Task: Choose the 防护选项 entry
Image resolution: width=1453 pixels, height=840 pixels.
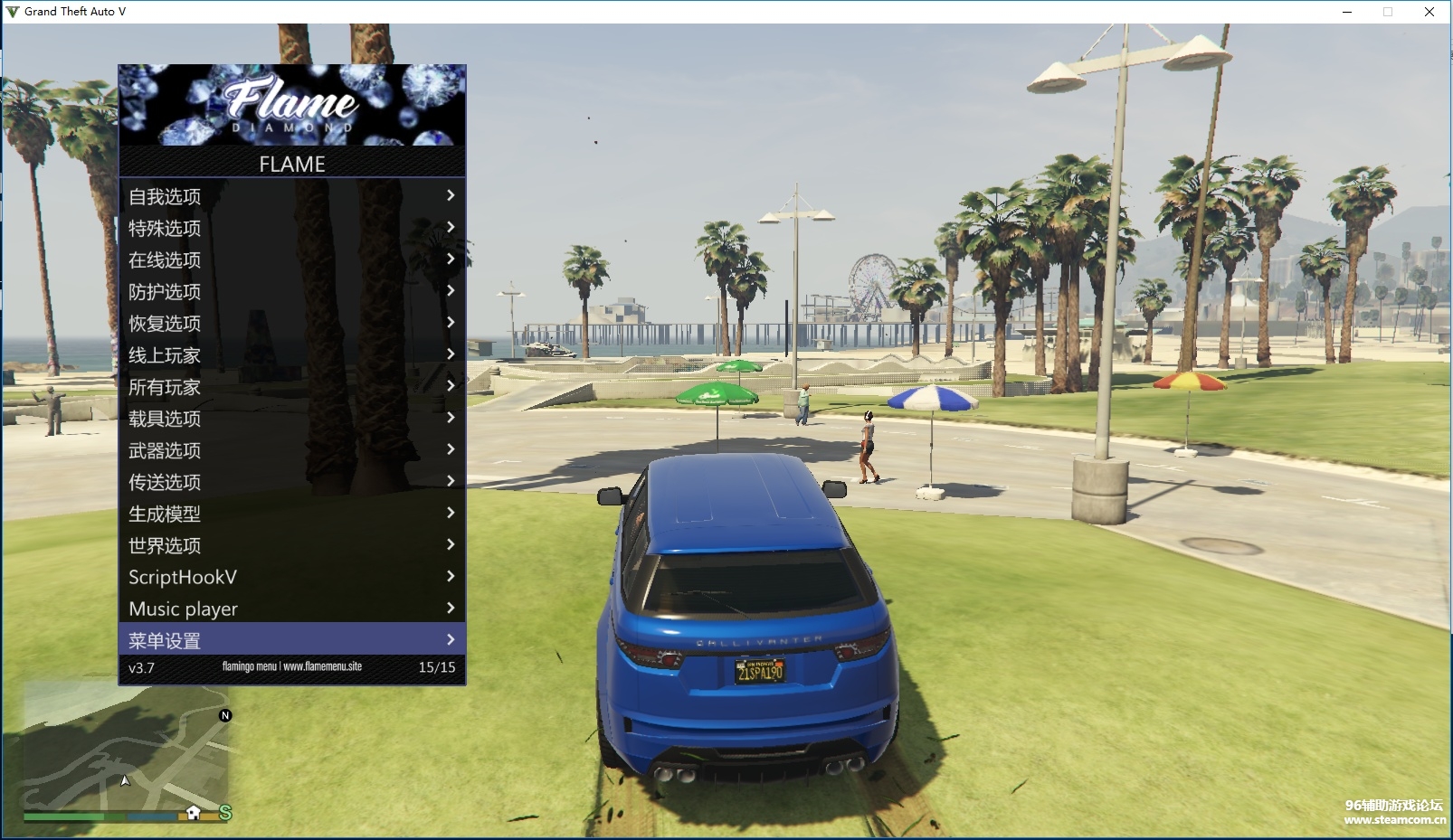Action: [291, 291]
